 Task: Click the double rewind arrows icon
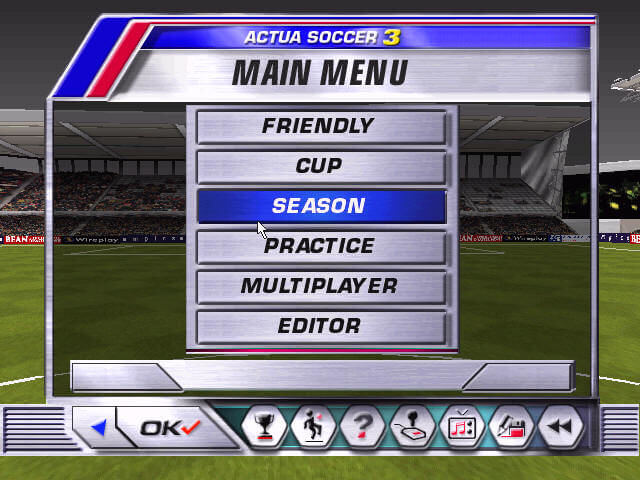tap(561, 428)
